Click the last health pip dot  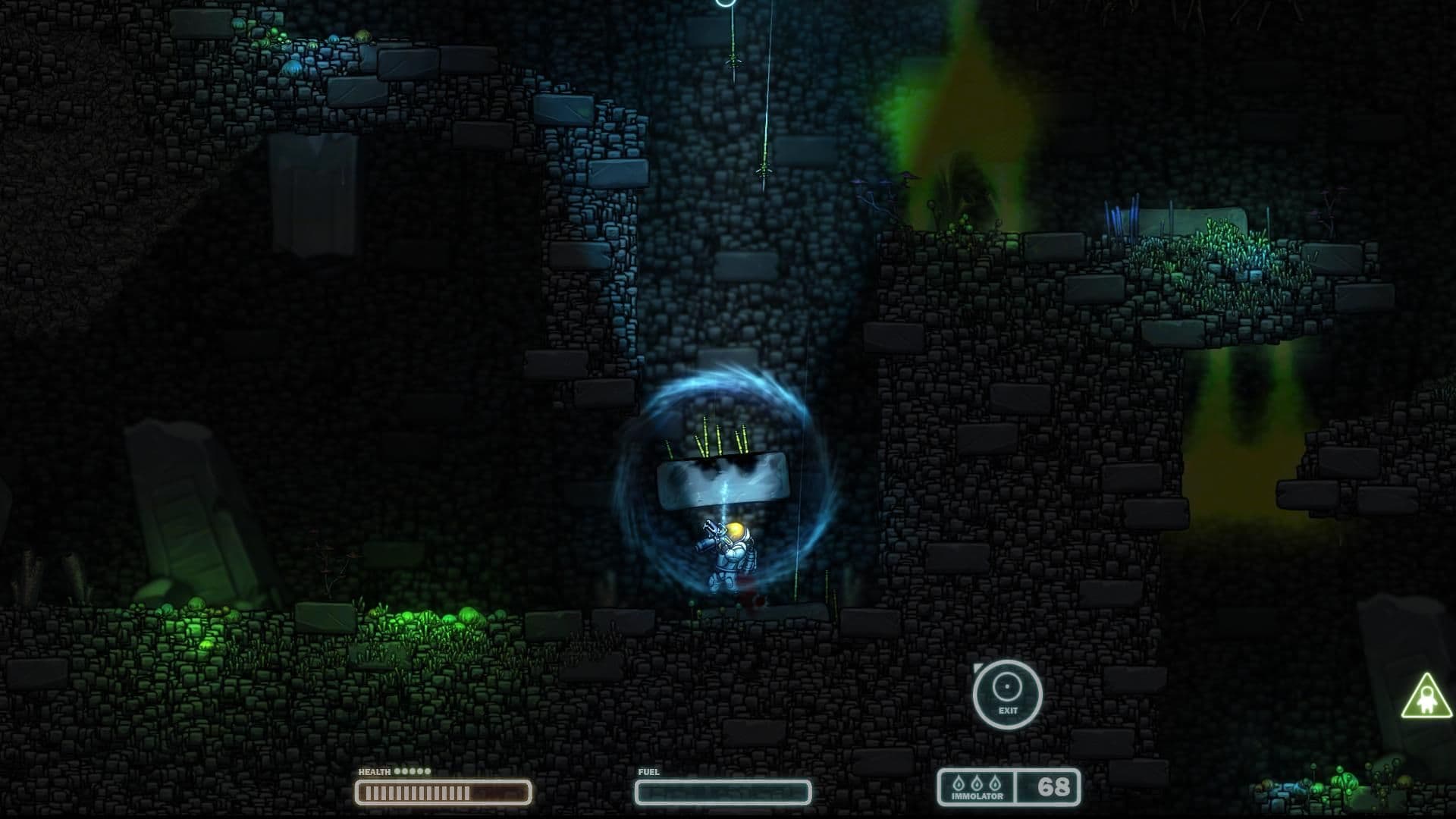(426, 772)
